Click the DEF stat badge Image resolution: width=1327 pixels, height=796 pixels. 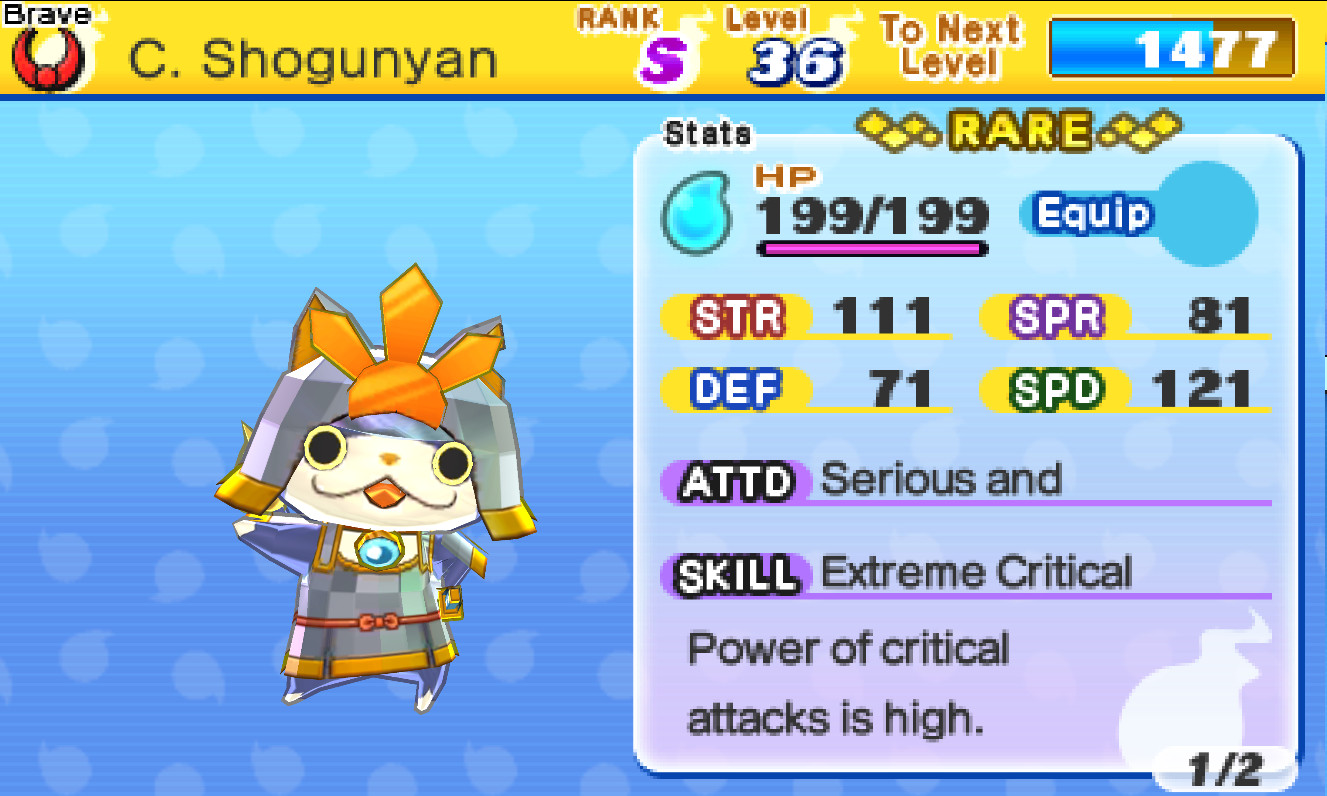(737, 388)
